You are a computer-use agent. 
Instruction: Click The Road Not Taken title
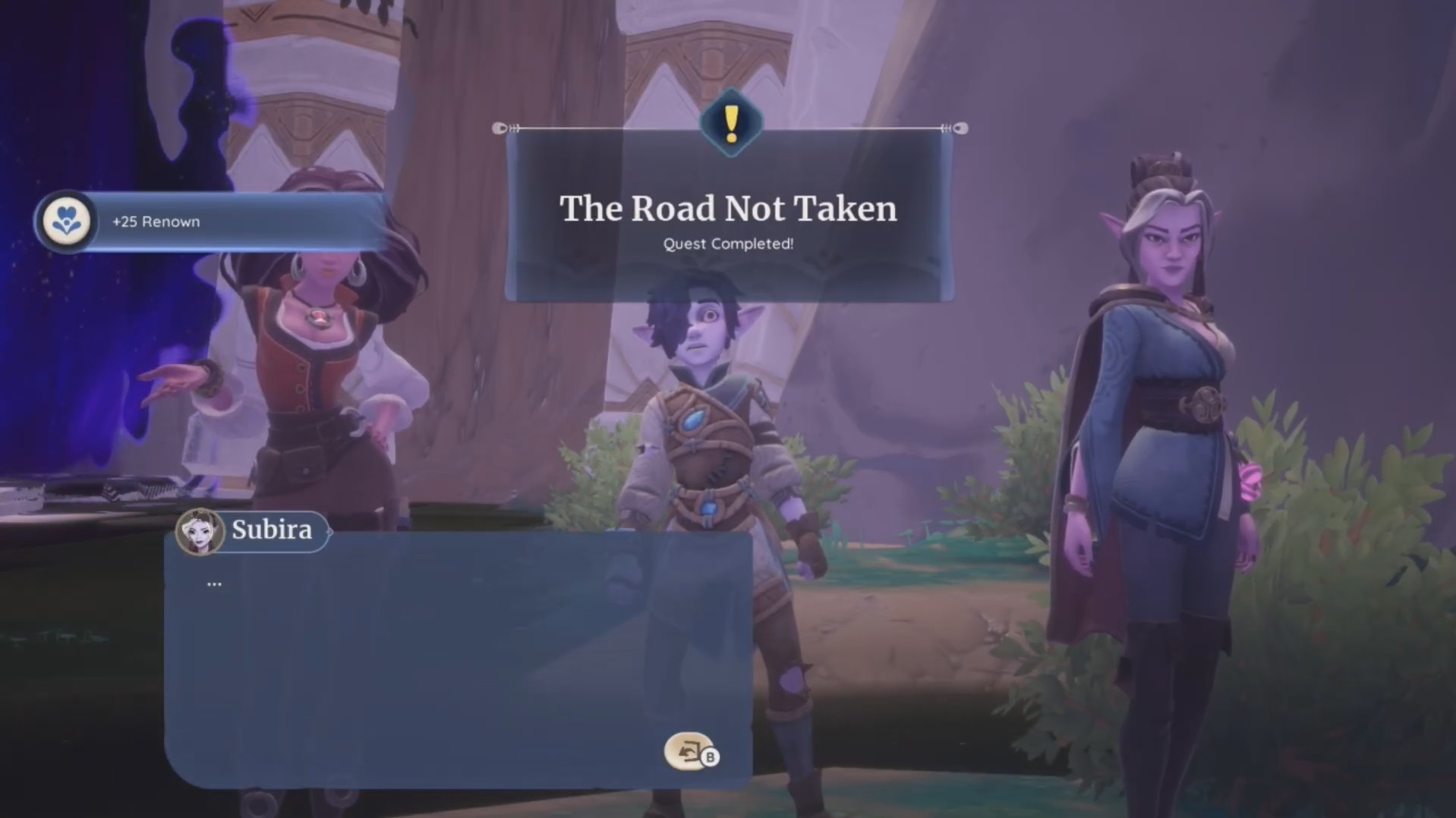729,209
